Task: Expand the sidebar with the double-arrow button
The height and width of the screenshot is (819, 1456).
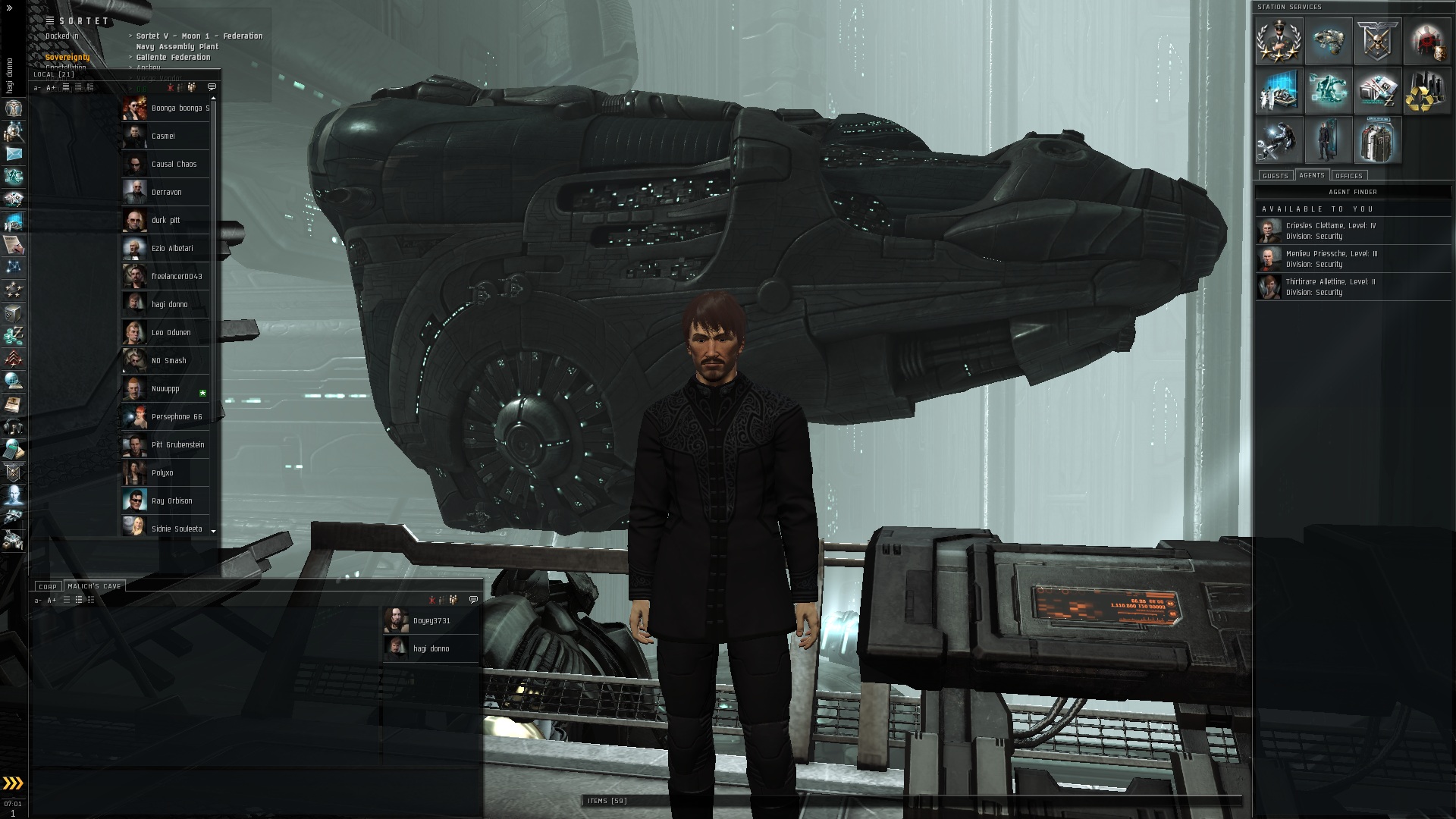Action: click(9, 8)
